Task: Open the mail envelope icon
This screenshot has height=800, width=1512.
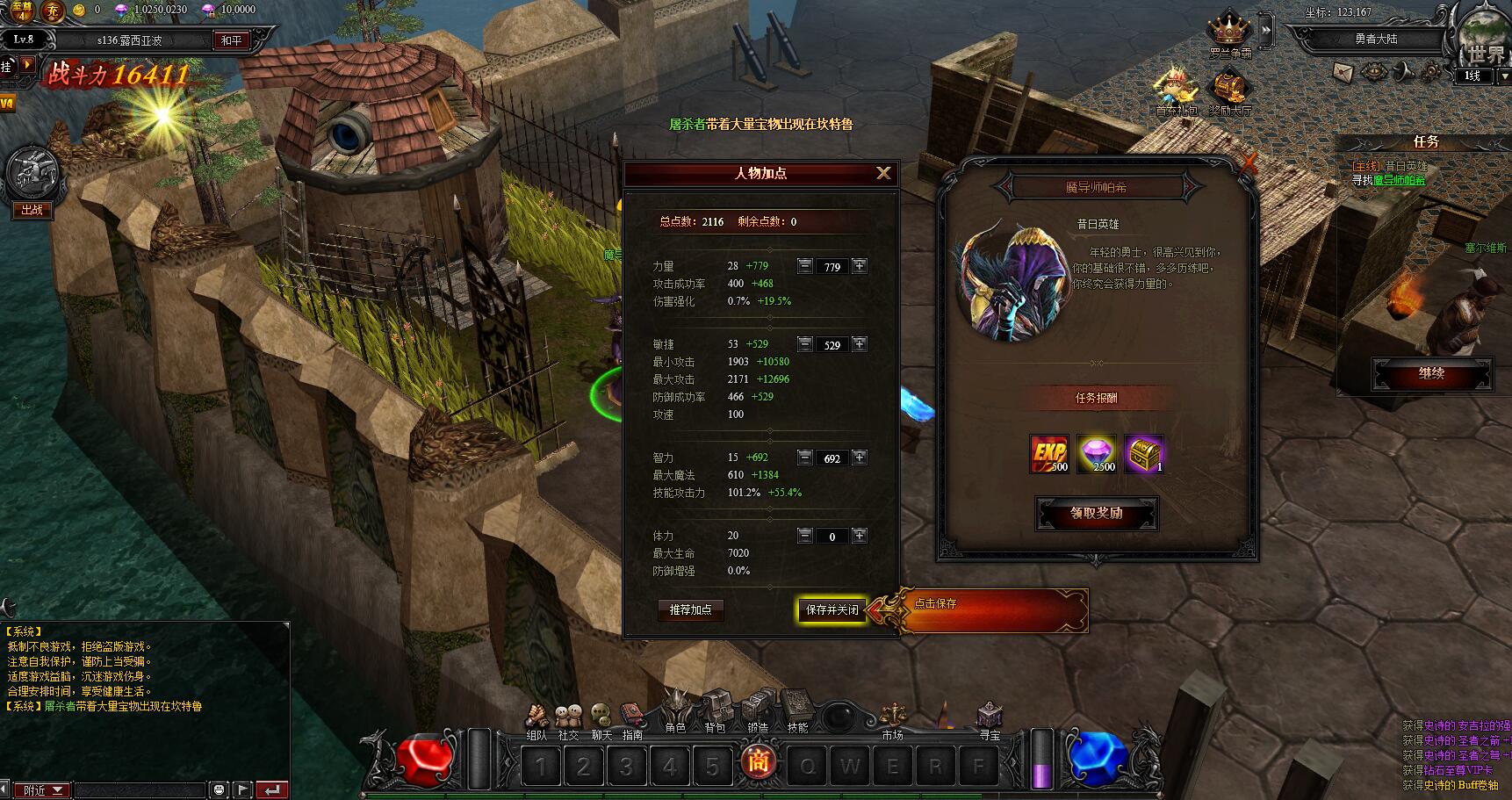Action: 1343,72
